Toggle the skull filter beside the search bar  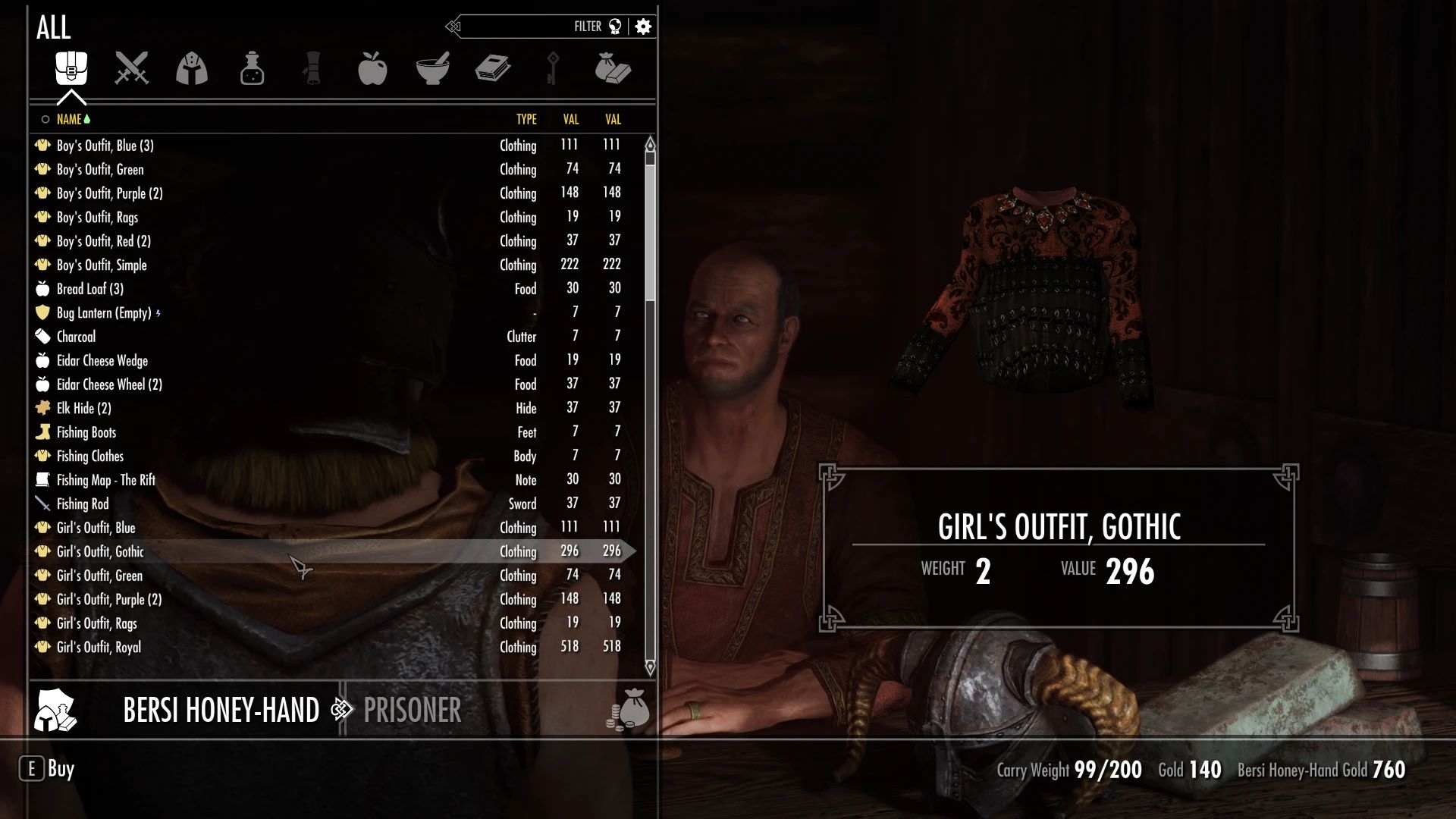tap(616, 25)
